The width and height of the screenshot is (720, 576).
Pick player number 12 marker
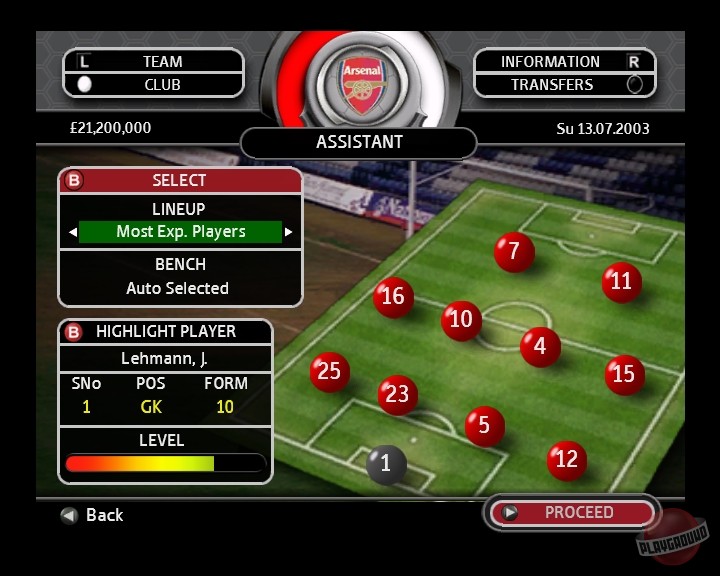click(x=566, y=460)
